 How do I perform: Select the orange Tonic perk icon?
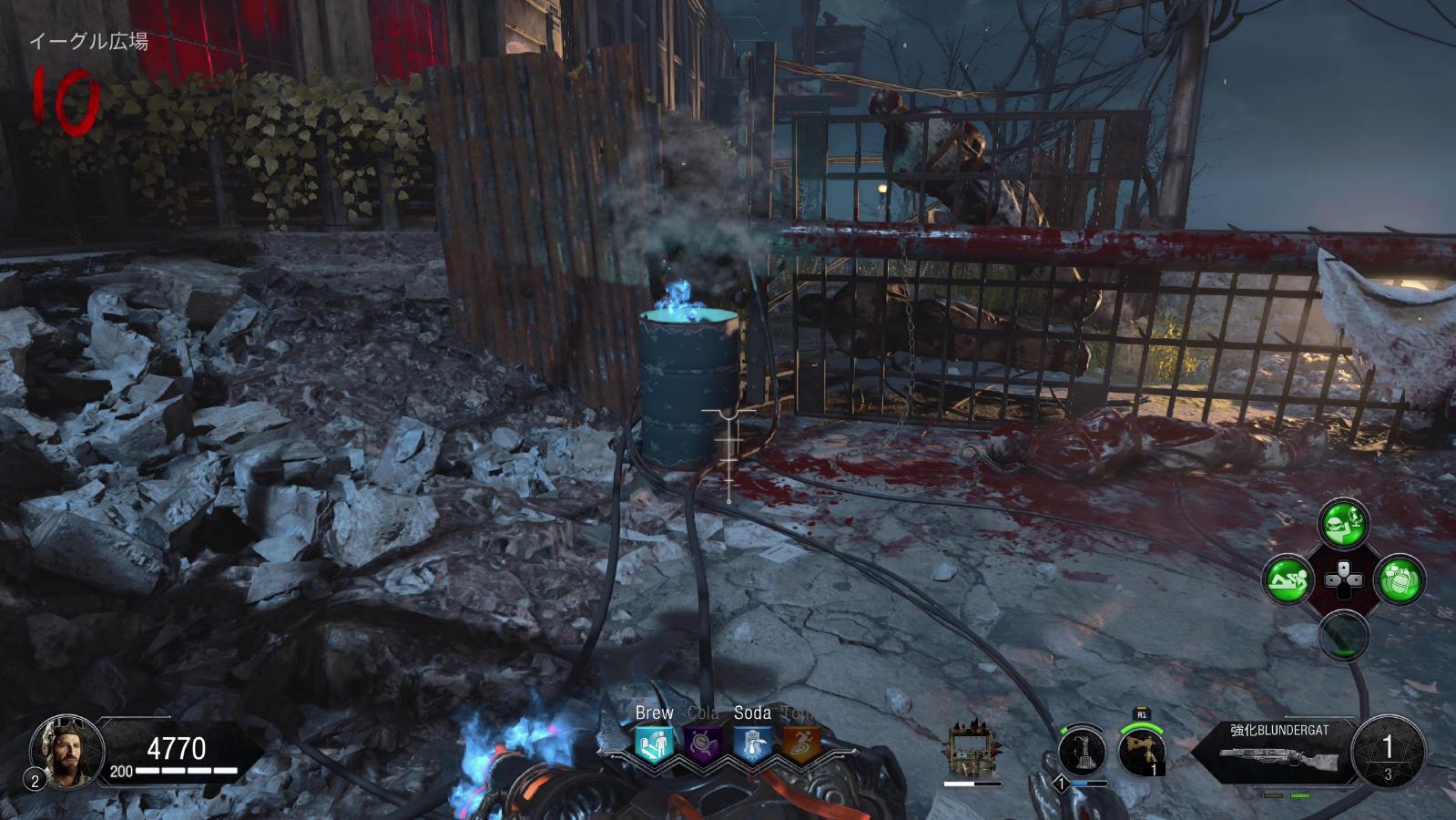pyautogui.click(x=801, y=744)
